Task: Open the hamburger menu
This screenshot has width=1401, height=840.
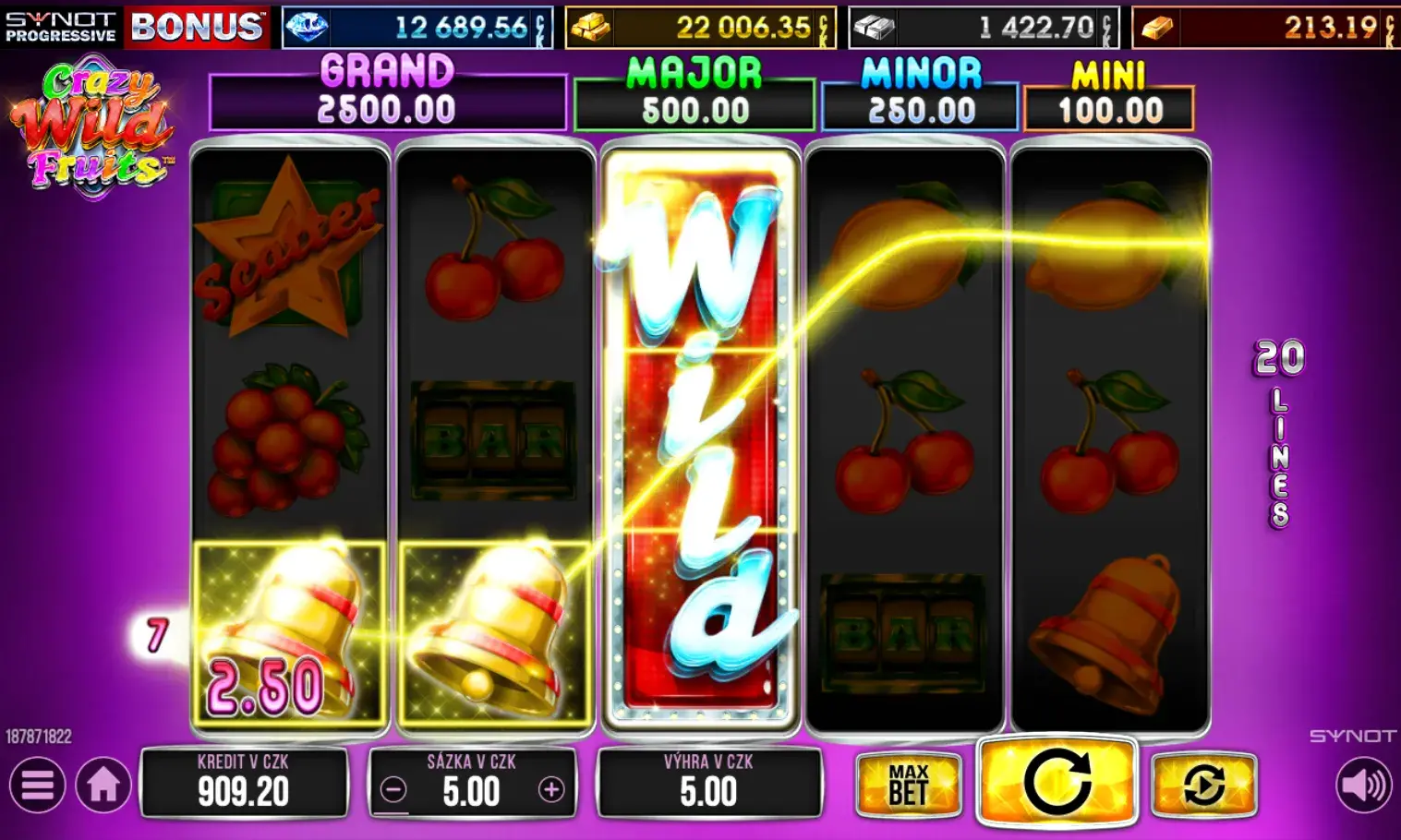Action: [x=37, y=786]
